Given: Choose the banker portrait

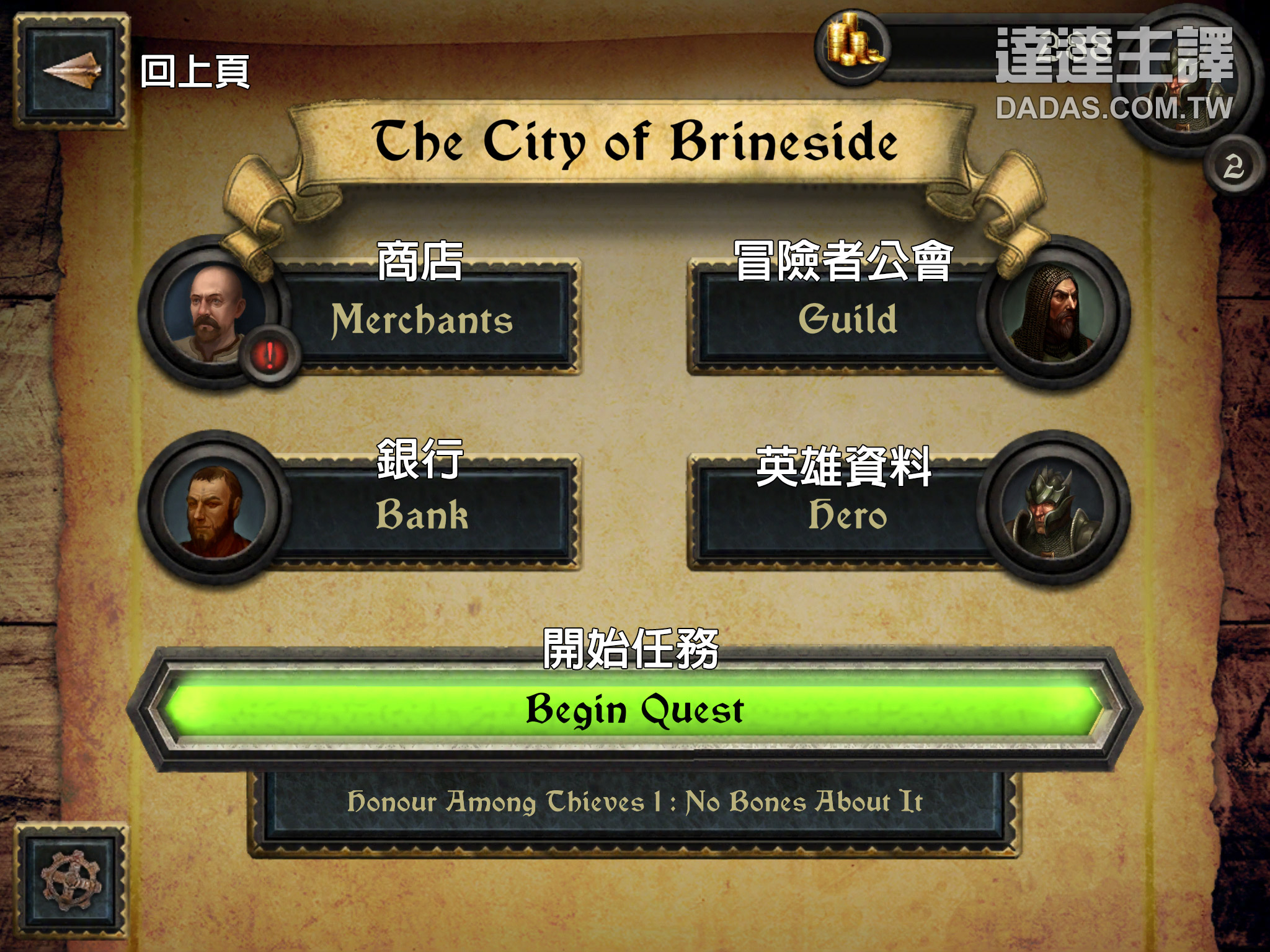Looking at the screenshot, I should click(213, 509).
